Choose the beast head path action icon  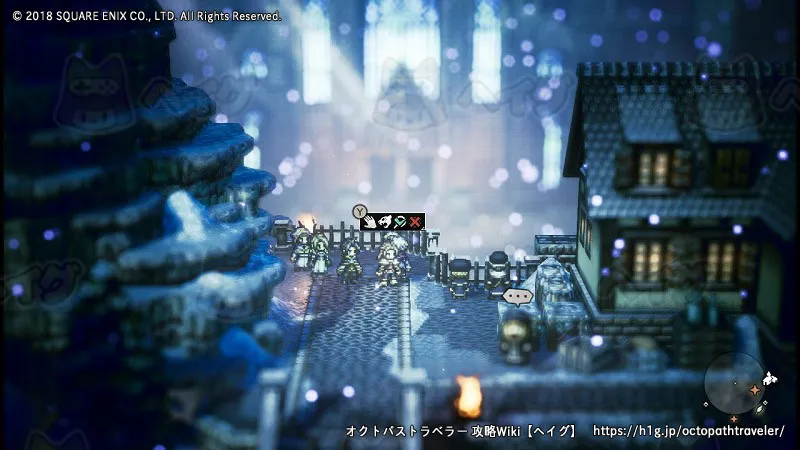(x=384, y=221)
